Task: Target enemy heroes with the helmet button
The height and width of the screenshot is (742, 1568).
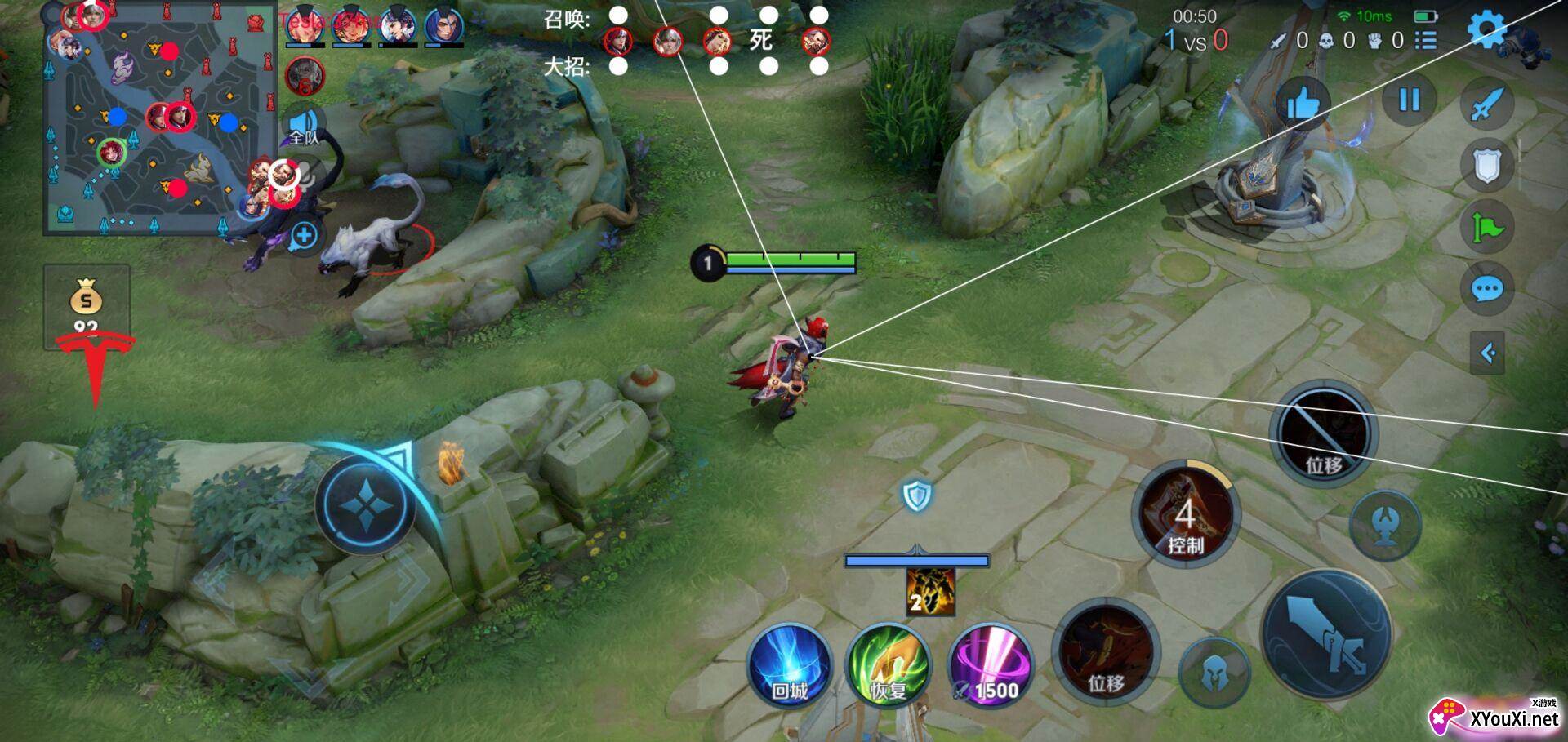Action: click(x=1214, y=673)
